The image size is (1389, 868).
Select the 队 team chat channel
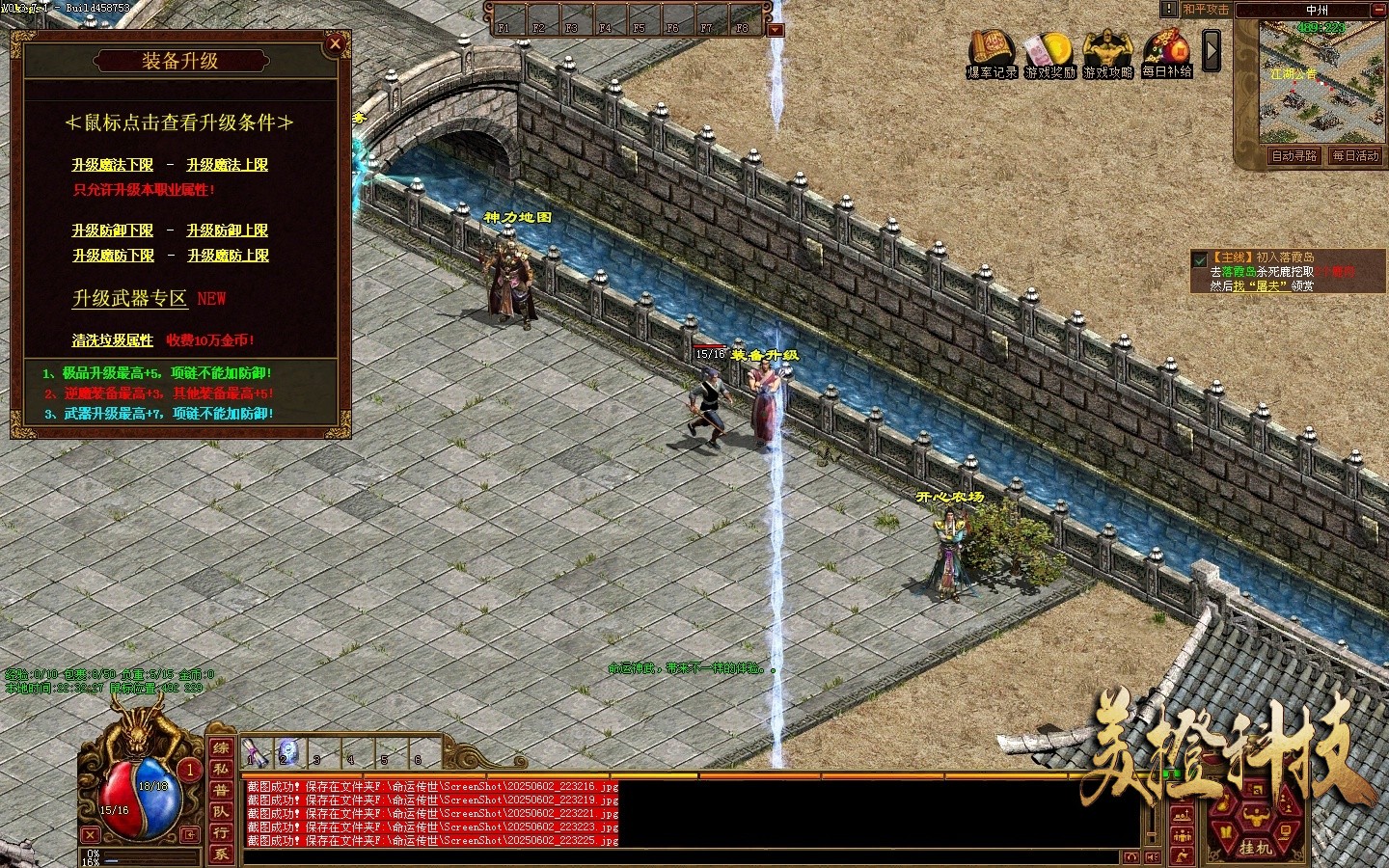(x=221, y=812)
